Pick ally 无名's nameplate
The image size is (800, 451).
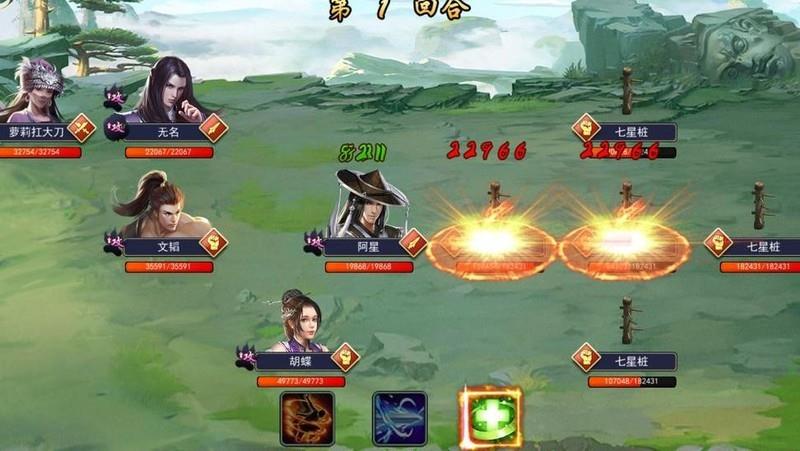point(168,131)
